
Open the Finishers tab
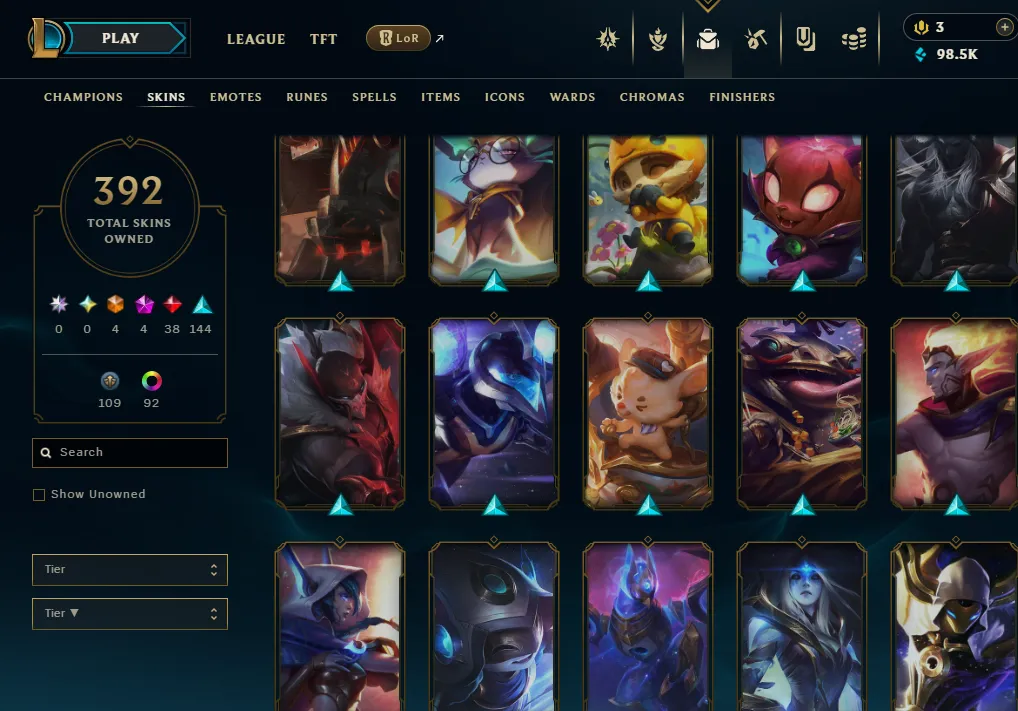[x=742, y=97]
